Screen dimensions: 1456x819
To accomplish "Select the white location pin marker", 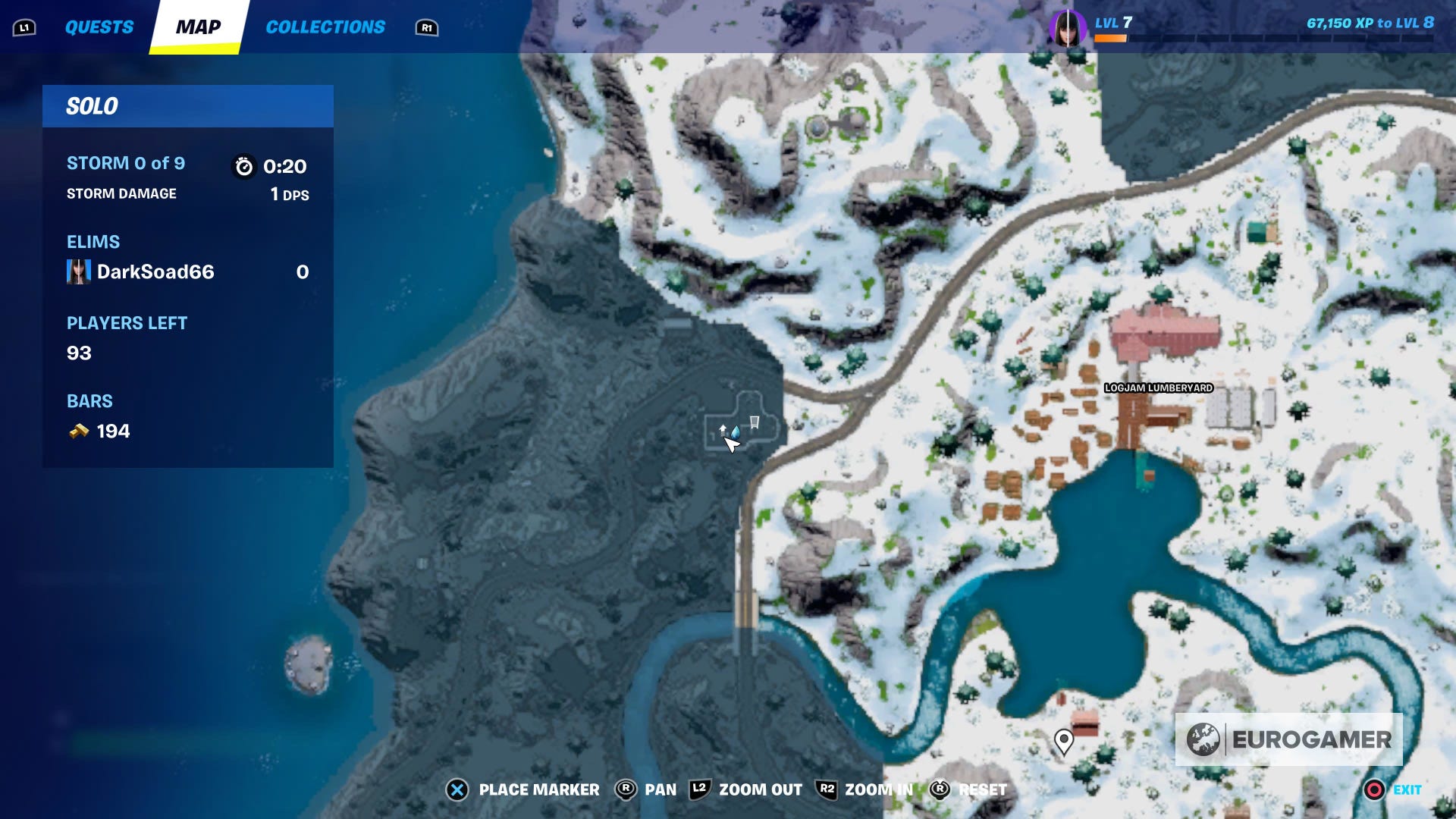I will coord(1064,740).
